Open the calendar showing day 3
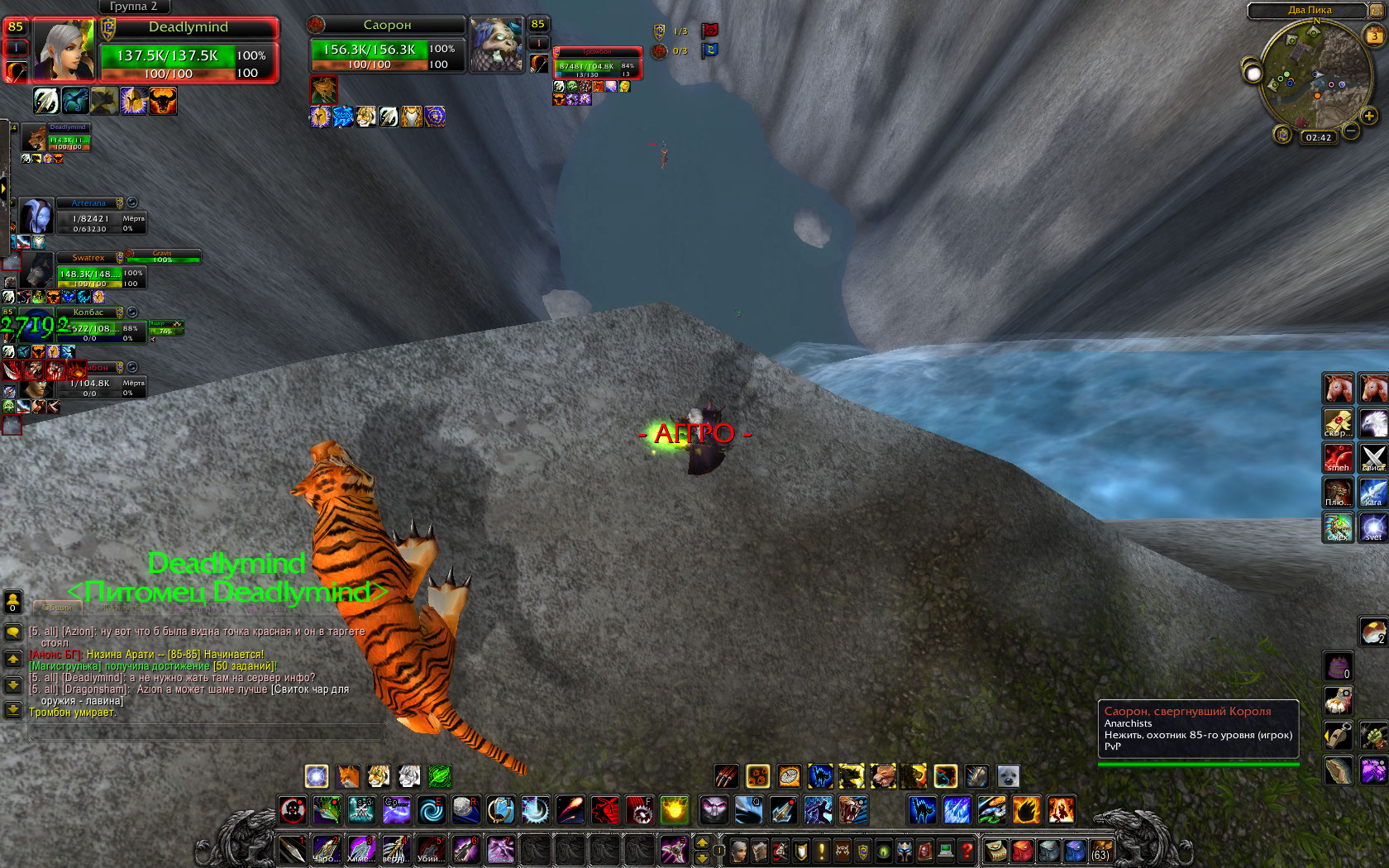1389x868 pixels. click(1373, 36)
